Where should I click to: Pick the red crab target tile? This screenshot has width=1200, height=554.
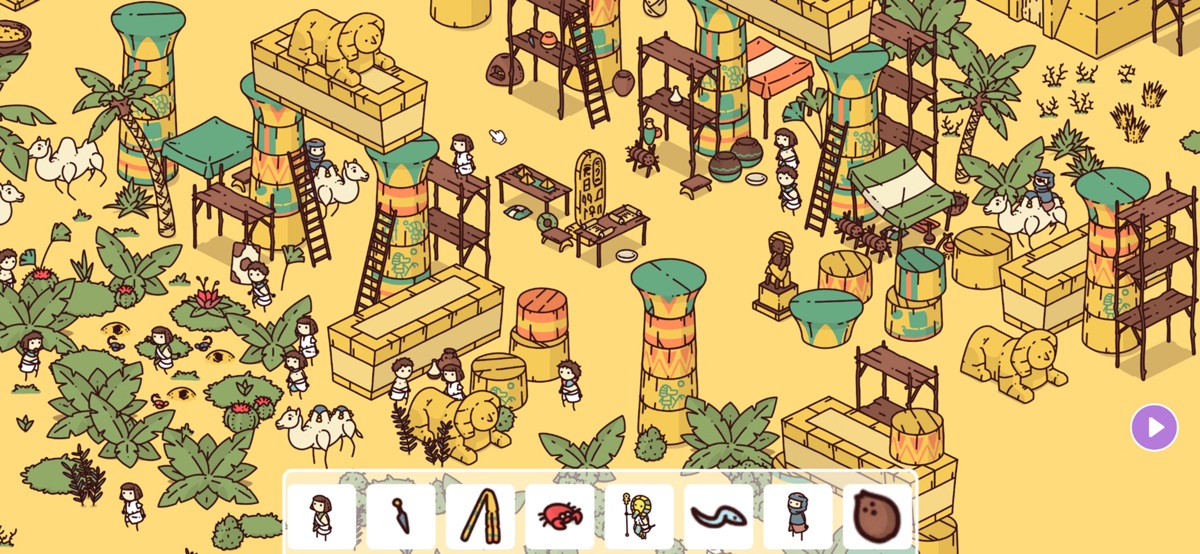tap(559, 515)
